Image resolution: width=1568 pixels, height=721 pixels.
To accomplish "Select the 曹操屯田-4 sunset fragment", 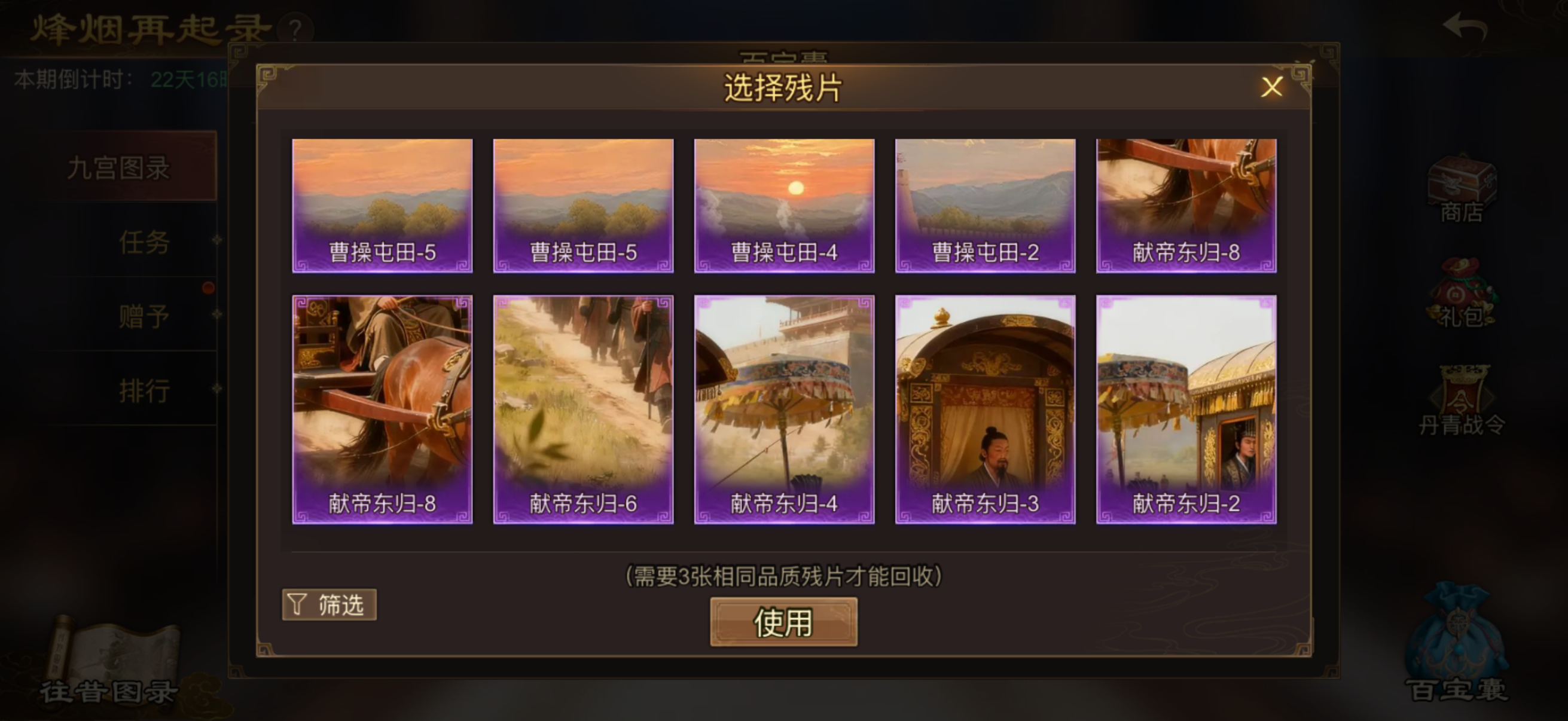I will pyautogui.click(x=784, y=205).
